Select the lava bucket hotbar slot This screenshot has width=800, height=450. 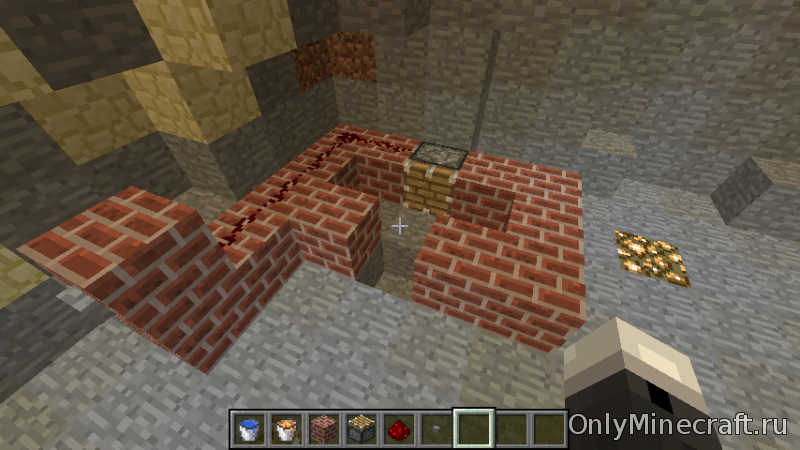286,429
